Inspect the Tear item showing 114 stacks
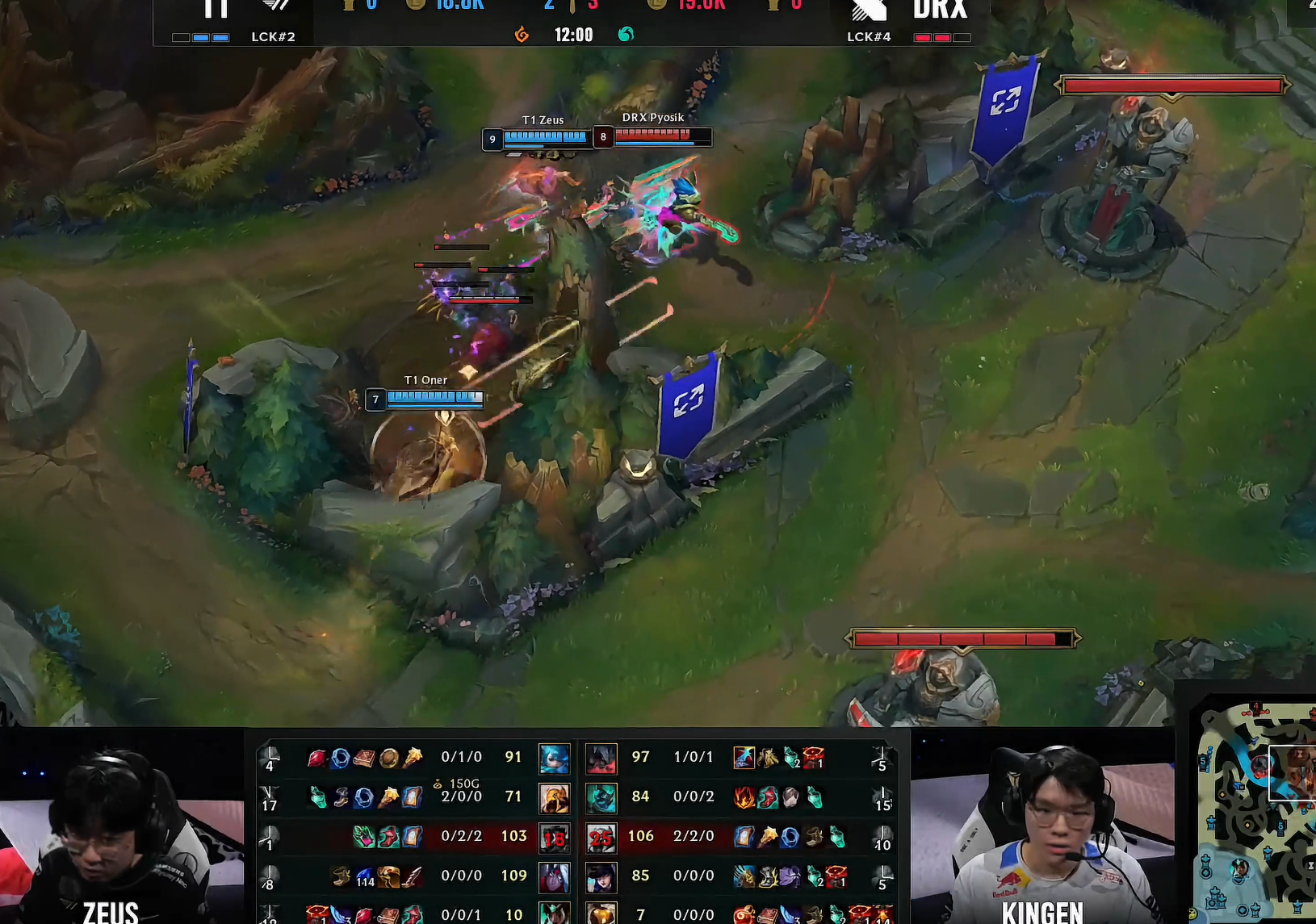The image size is (1316, 924). pyautogui.click(x=365, y=876)
